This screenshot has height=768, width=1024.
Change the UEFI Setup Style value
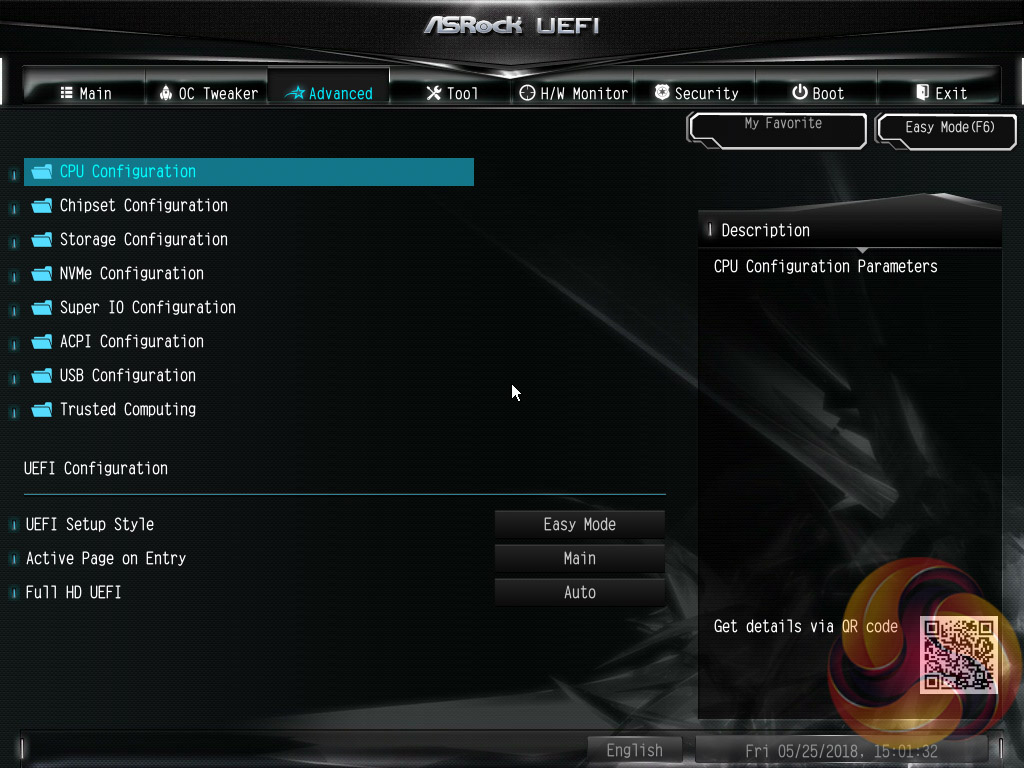click(x=580, y=525)
